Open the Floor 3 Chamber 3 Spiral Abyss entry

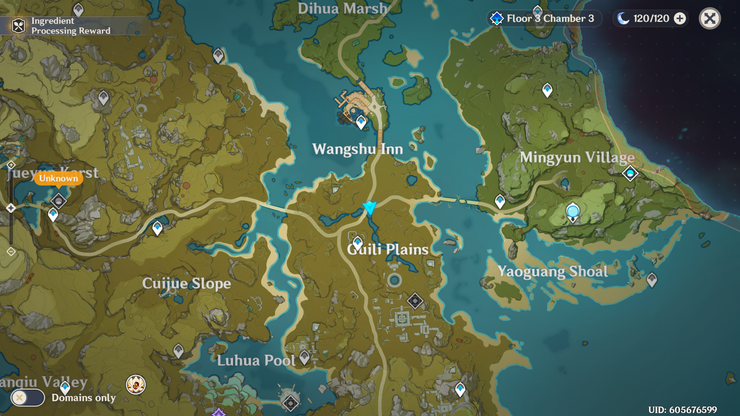tap(542, 18)
